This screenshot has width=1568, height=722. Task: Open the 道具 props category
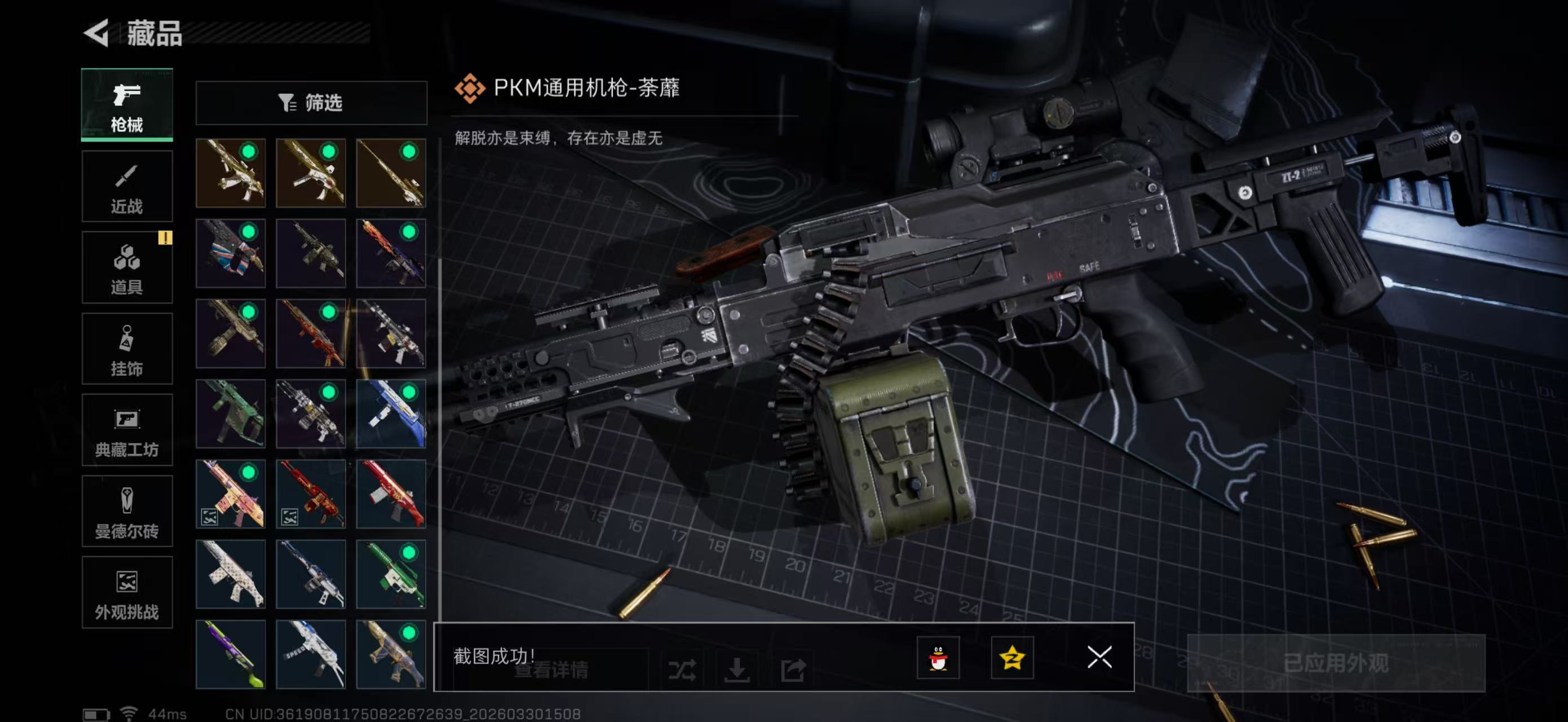click(x=127, y=267)
